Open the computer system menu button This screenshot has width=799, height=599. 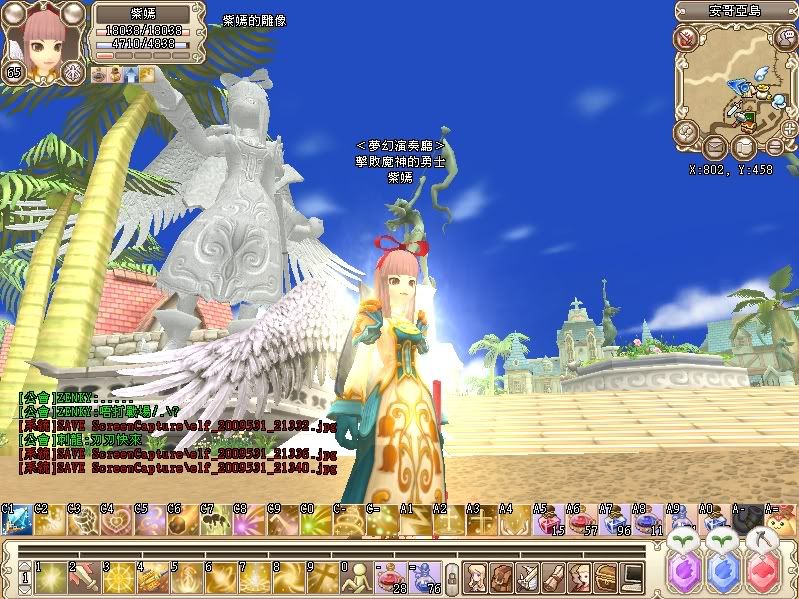(x=632, y=577)
